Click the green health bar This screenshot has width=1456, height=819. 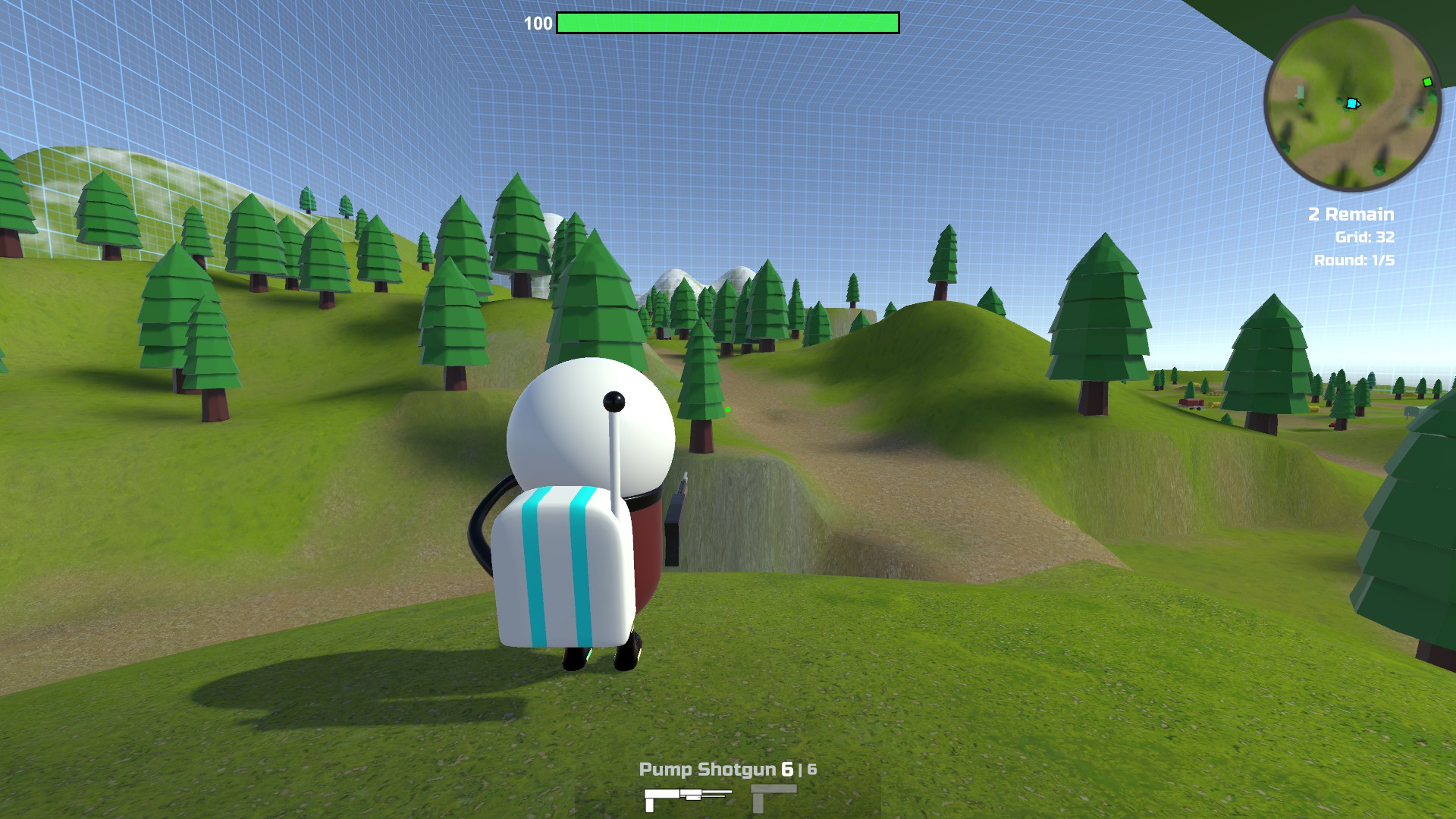728,23
